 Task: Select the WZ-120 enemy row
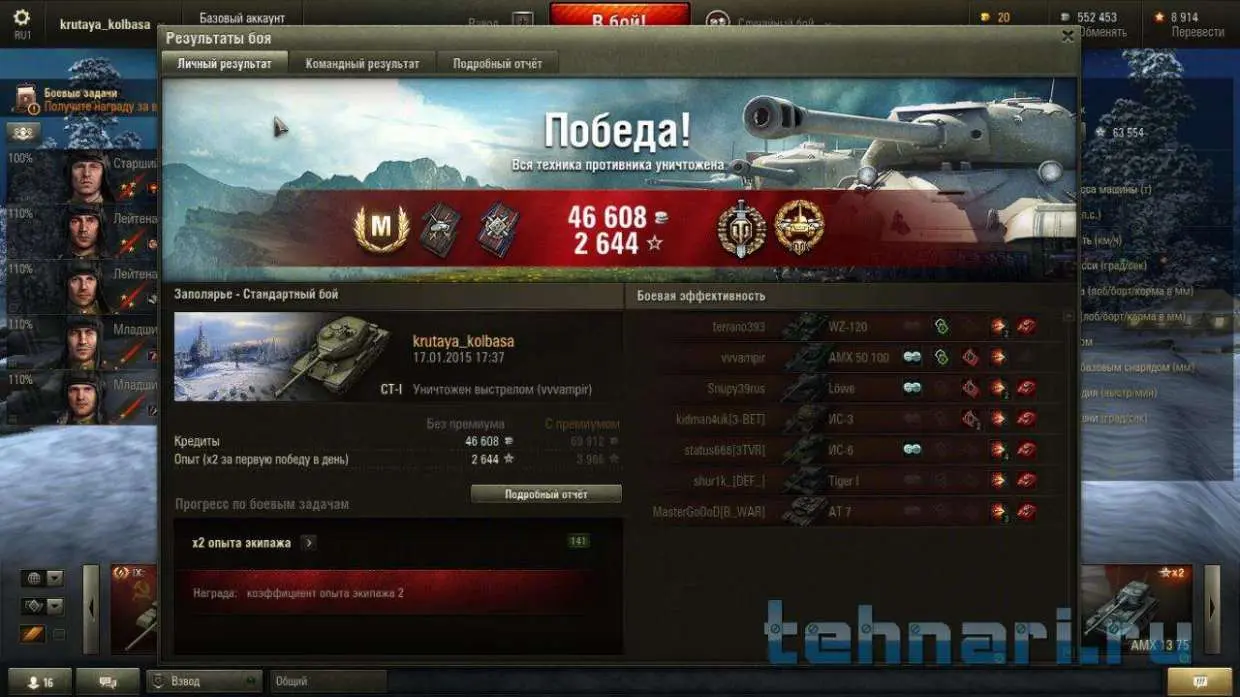pos(848,326)
